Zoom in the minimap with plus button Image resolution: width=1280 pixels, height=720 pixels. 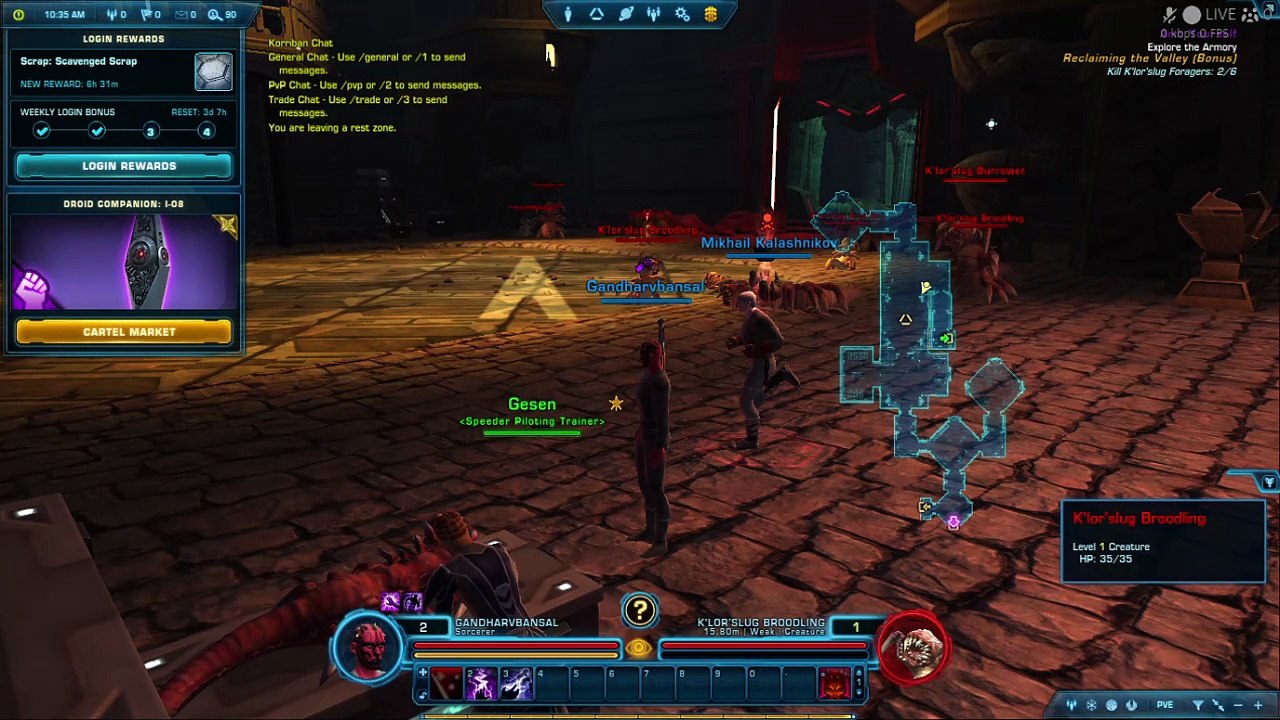[x=1258, y=705]
